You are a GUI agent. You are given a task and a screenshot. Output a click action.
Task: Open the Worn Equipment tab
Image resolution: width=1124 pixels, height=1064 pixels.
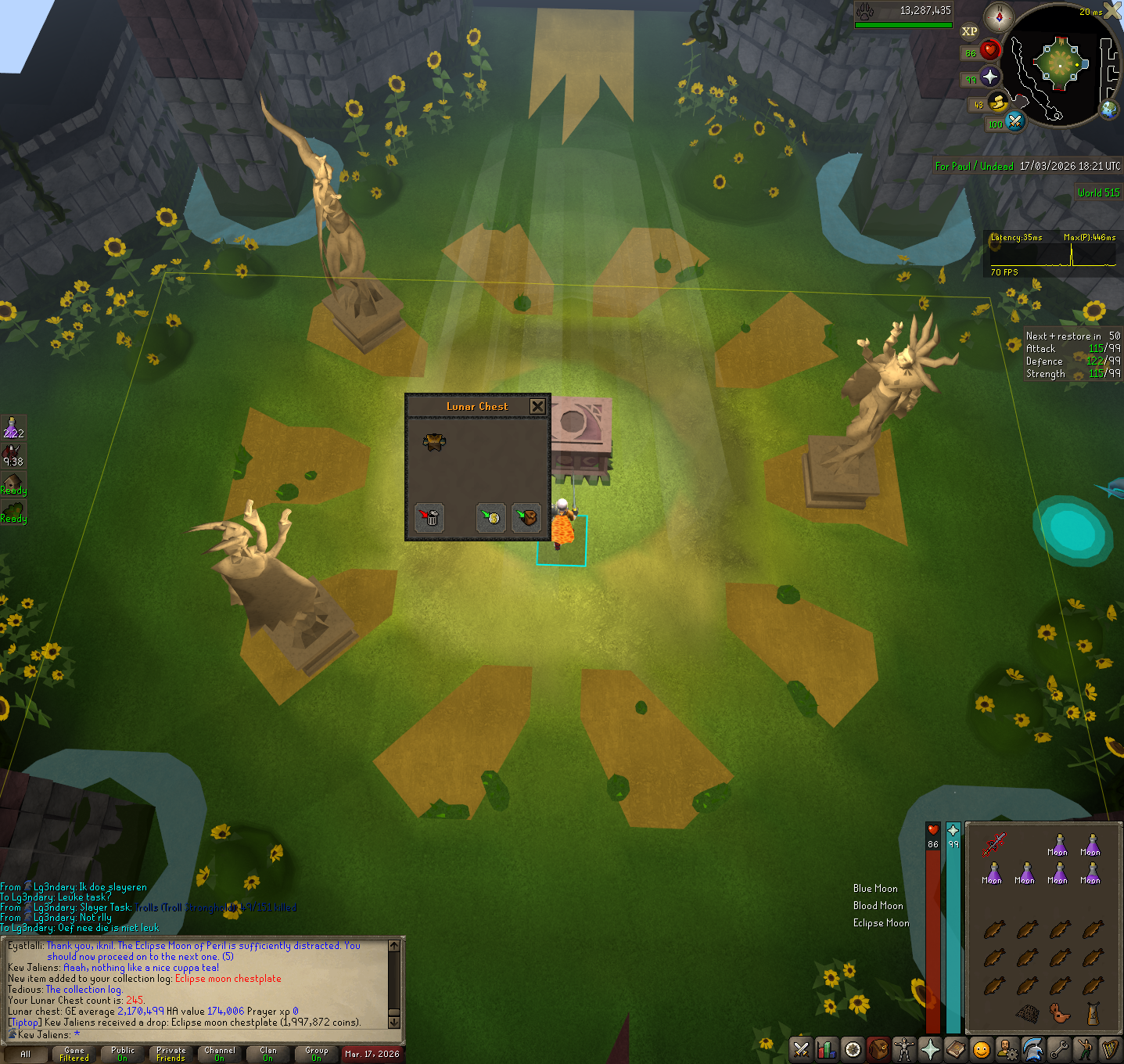pos(904,1048)
